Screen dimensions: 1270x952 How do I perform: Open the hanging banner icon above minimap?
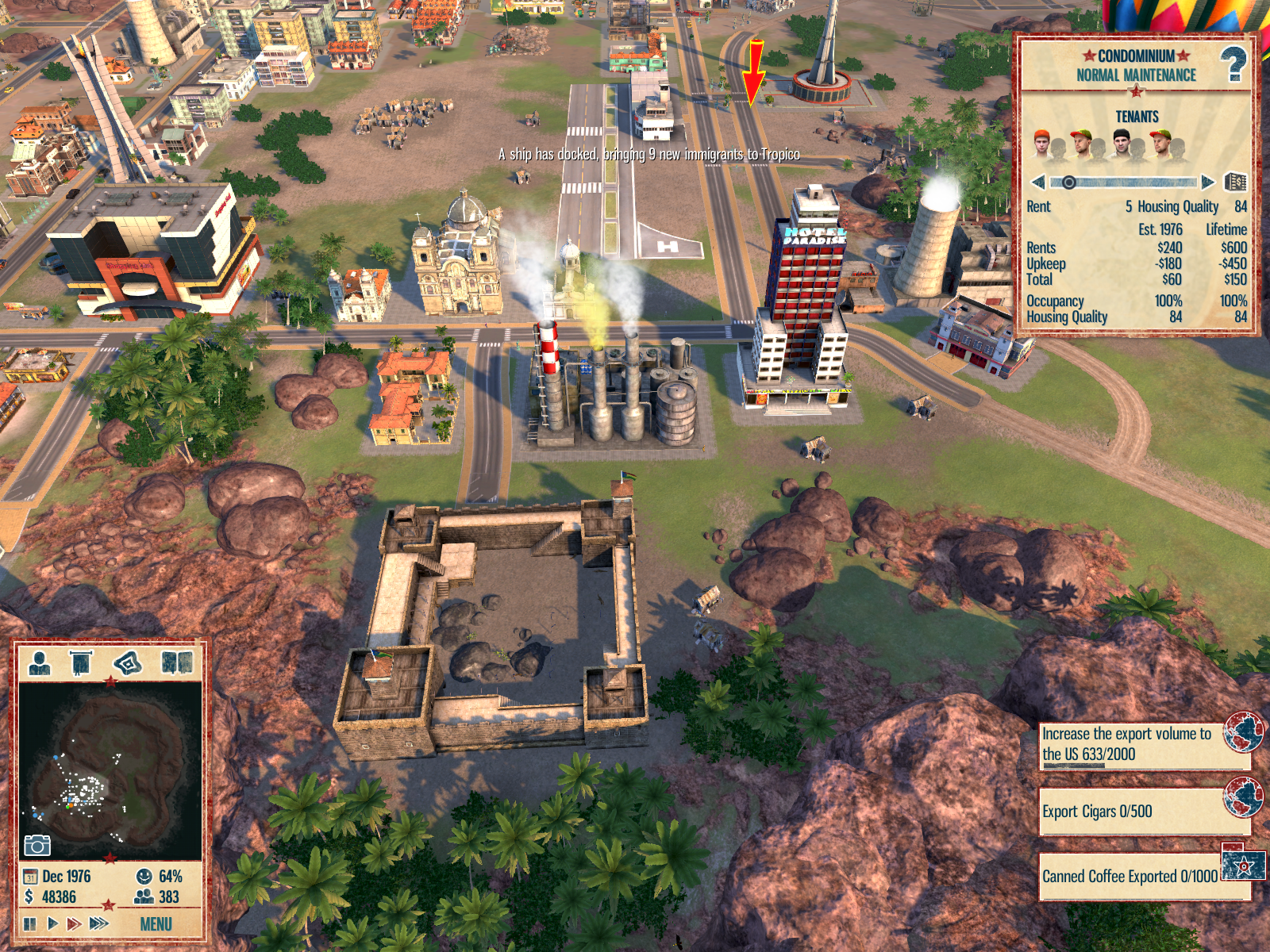click(81, 663)
